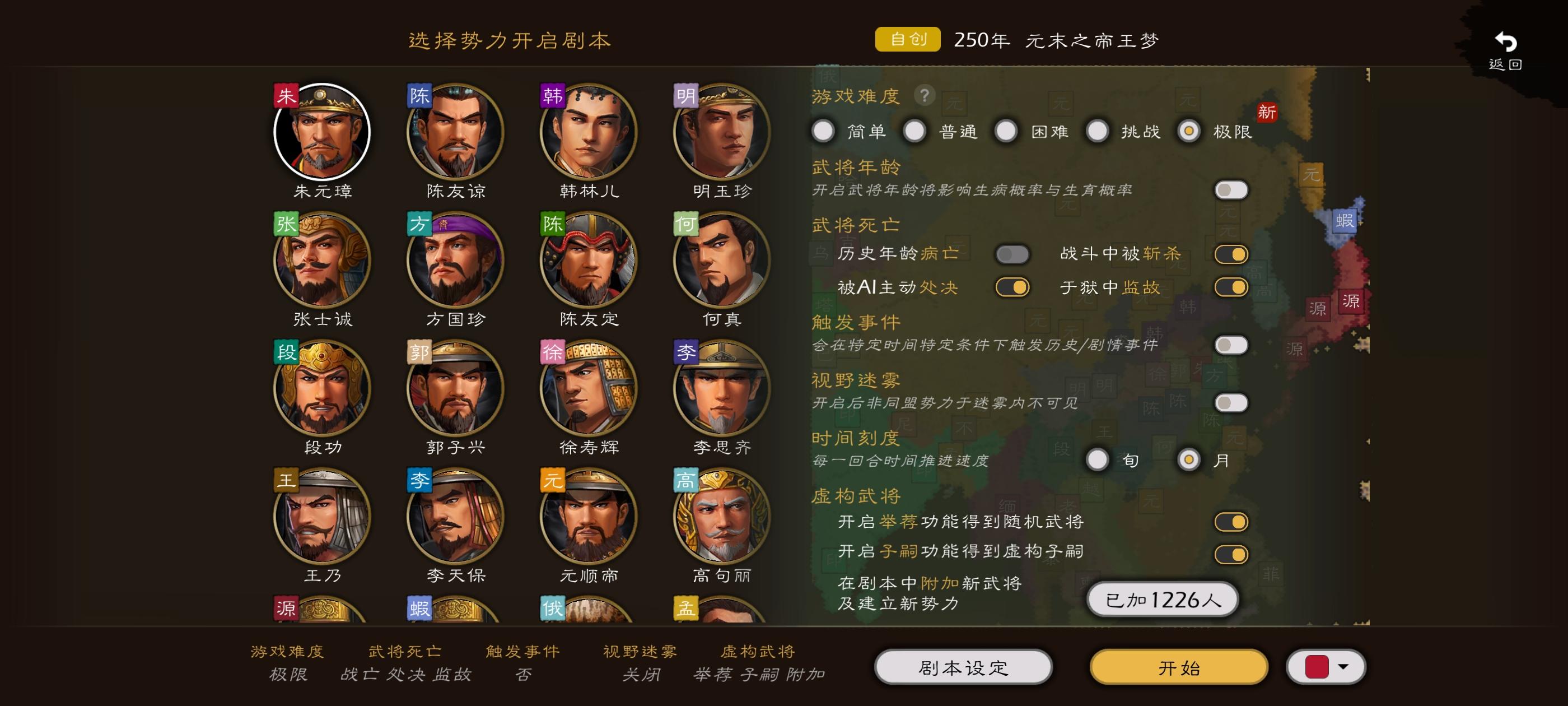Enable the 武将年龄 officer age toggle
The height and width of the screenshot is (706, 1568).
(1230, 189)
